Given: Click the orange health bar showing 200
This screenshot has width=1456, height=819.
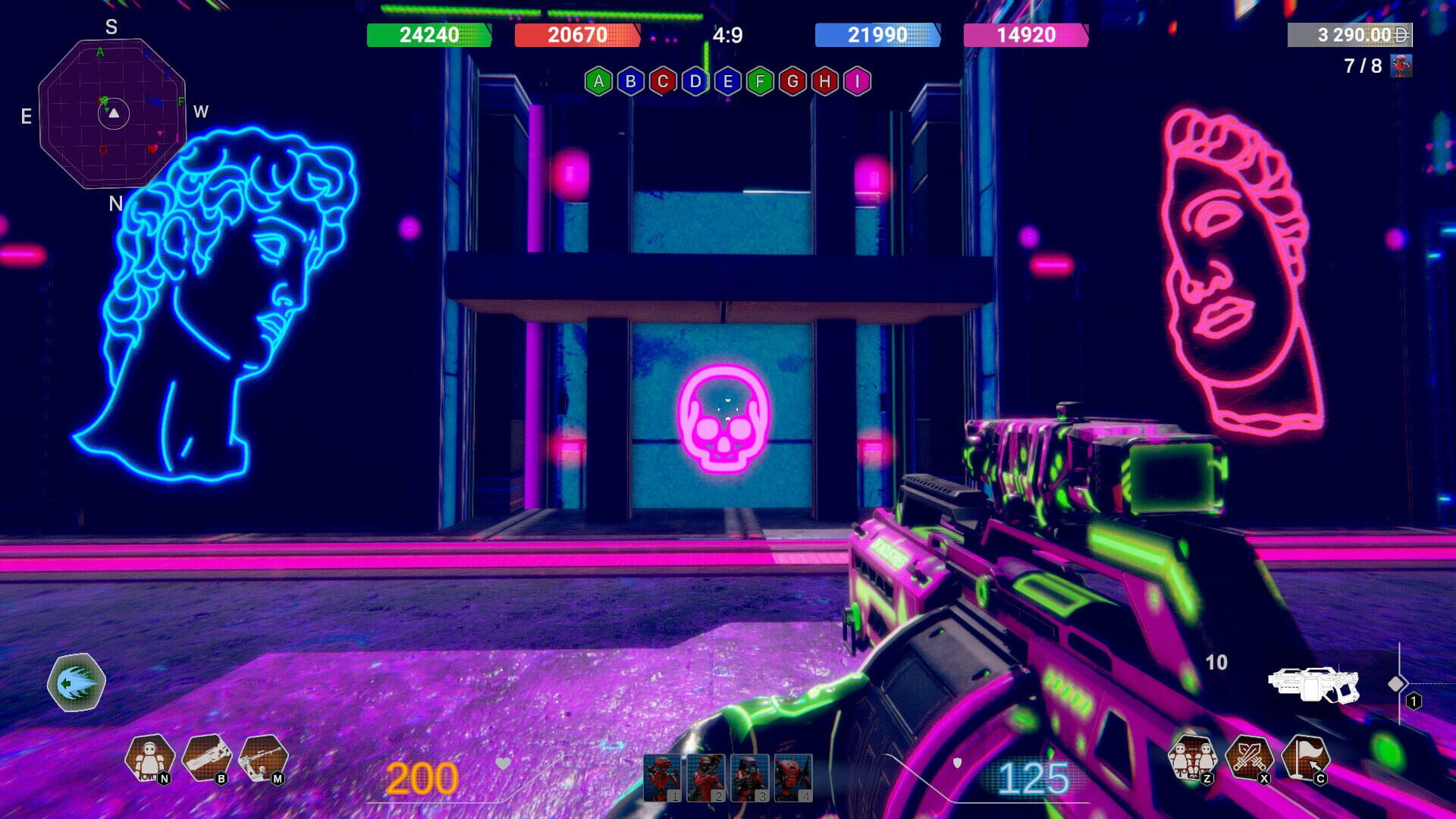Looking at the screenshot, I should pos(421,777).
